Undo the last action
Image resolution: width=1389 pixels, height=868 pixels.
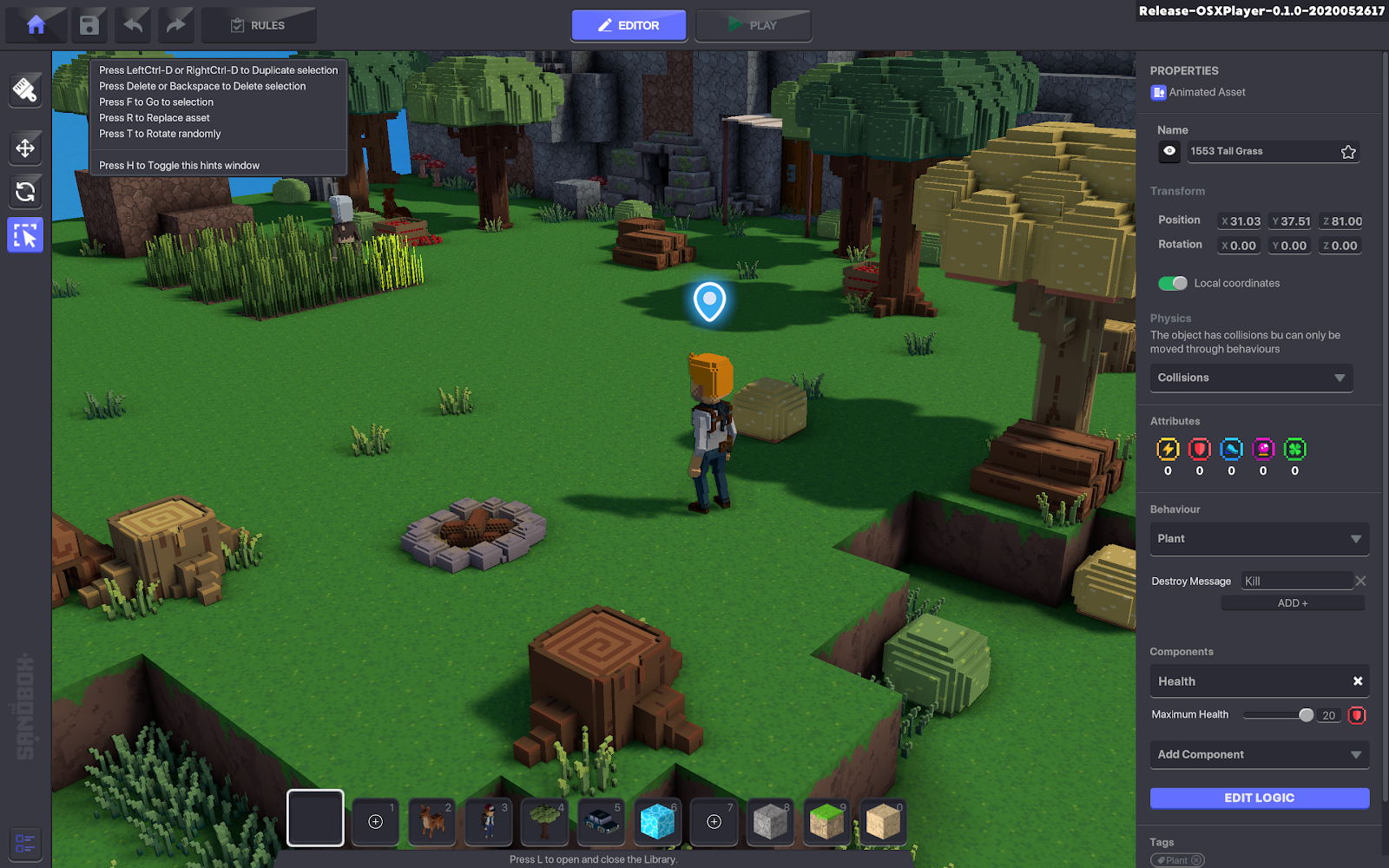click(133, 25)
